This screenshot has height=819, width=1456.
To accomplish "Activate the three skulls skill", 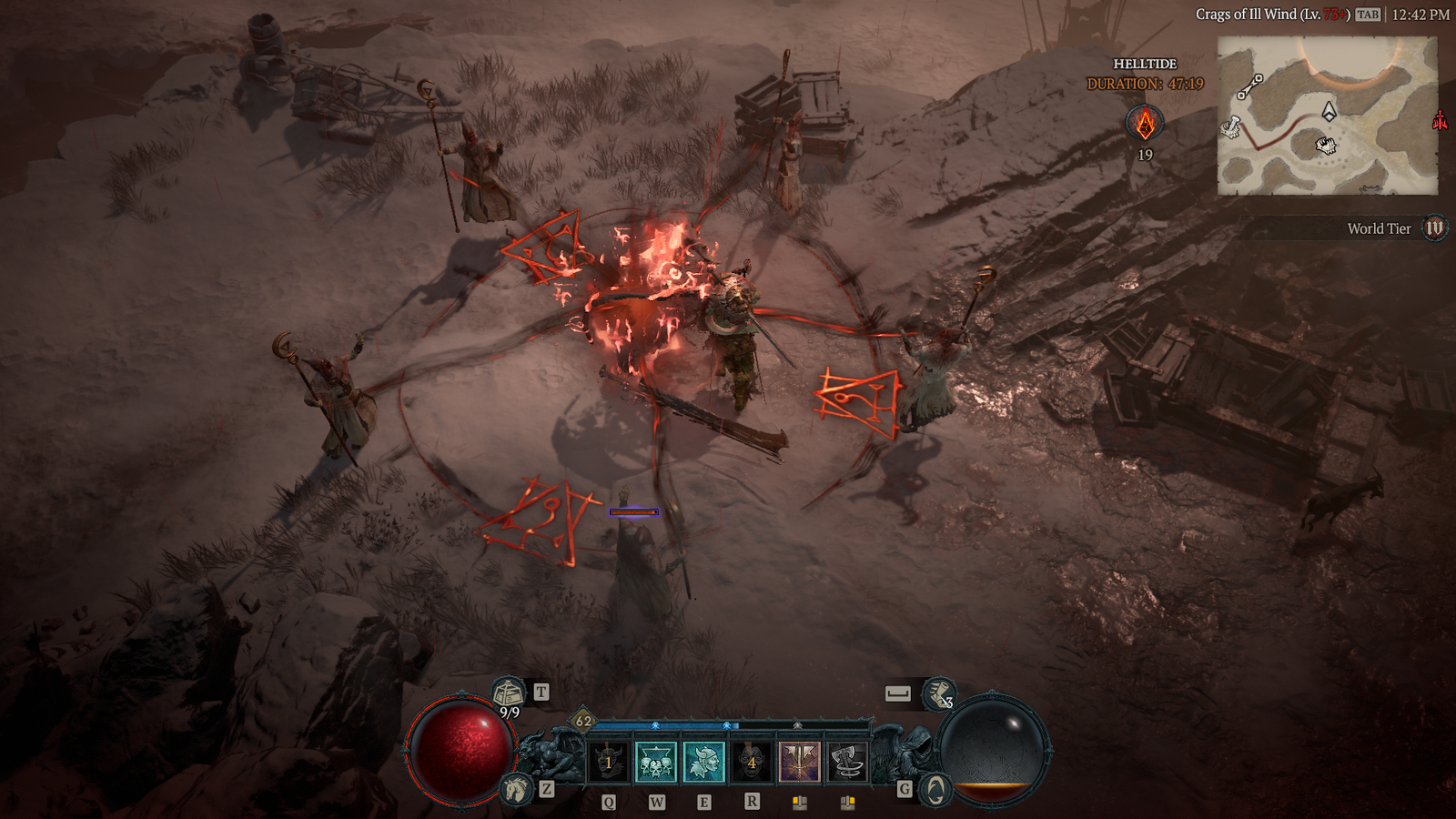I will click(655, 763).
